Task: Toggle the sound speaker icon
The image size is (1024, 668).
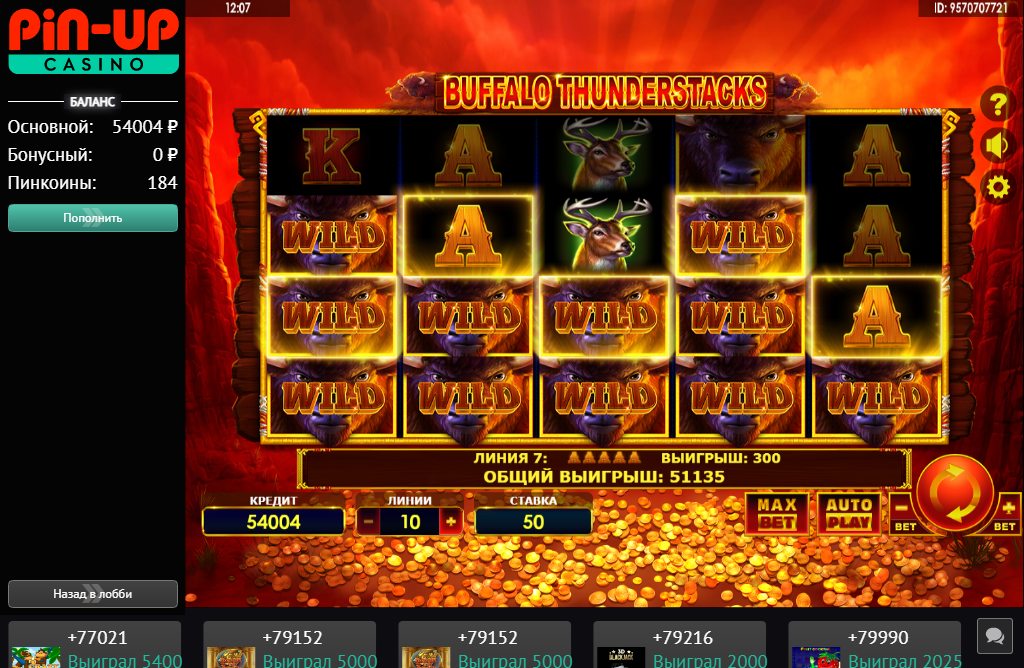Action: pos(996,145)
